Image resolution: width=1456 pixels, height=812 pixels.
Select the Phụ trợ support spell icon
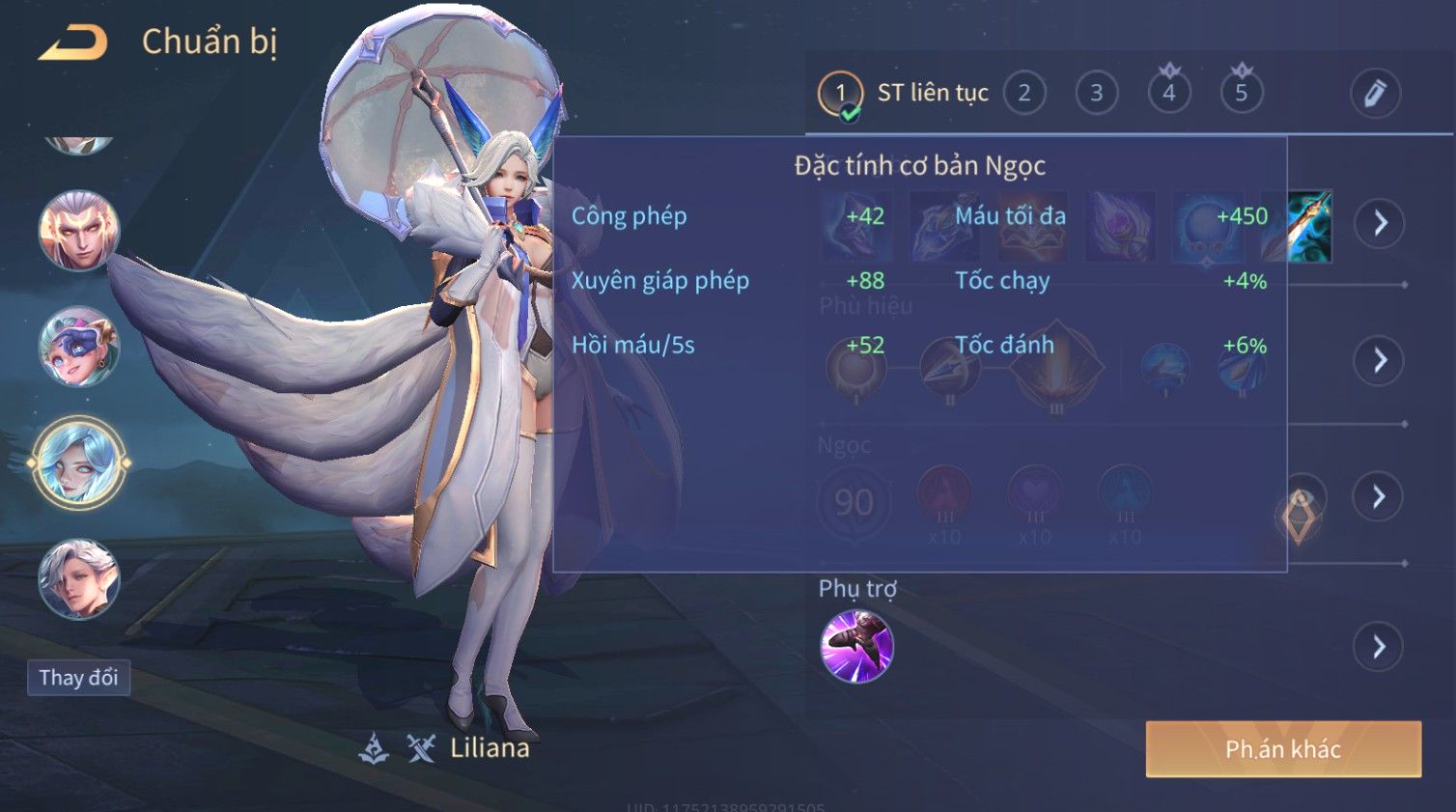pyautogui.click(x=856, y=647)
